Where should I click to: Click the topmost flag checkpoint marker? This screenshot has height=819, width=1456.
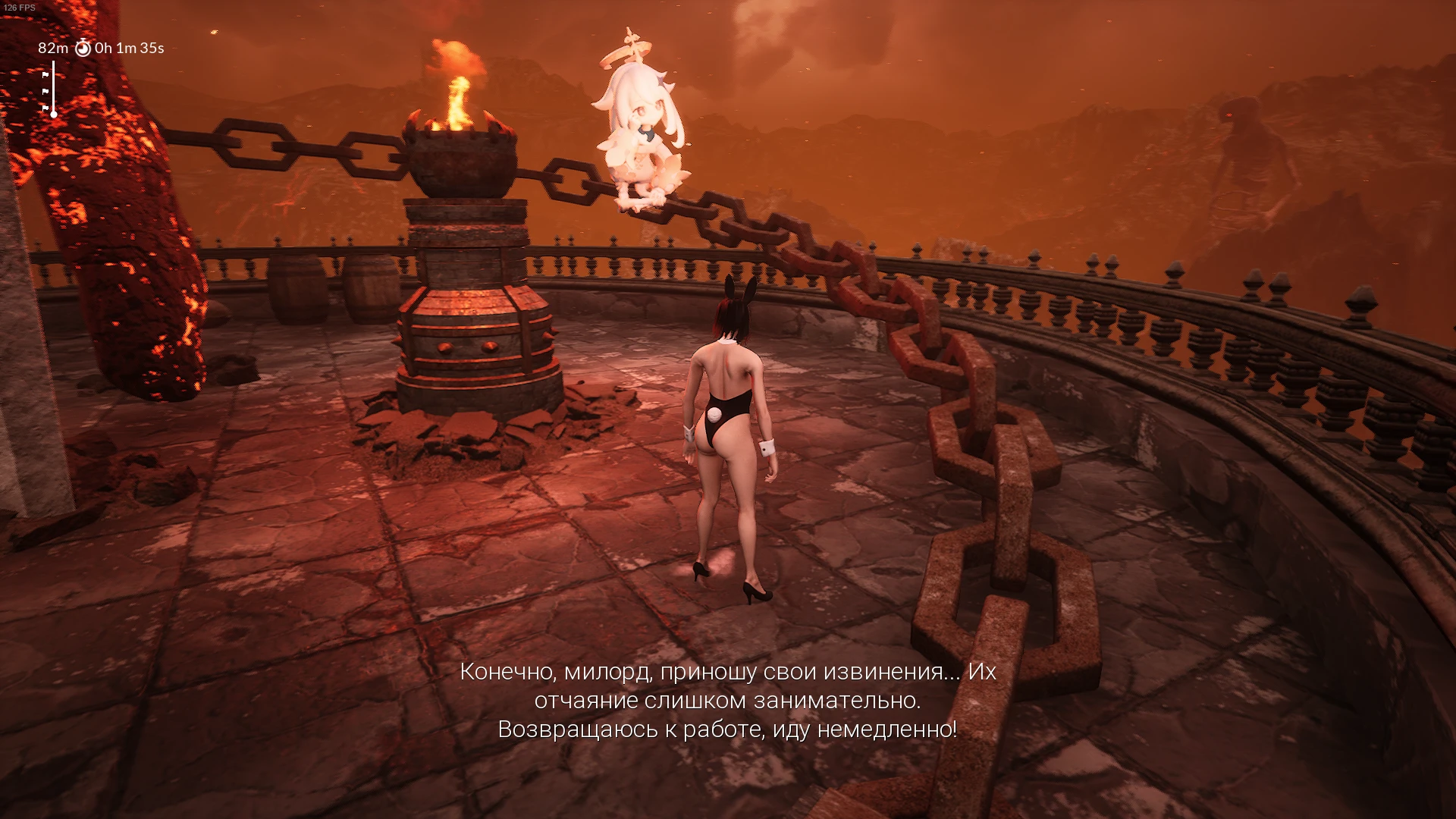pos(46,74)
